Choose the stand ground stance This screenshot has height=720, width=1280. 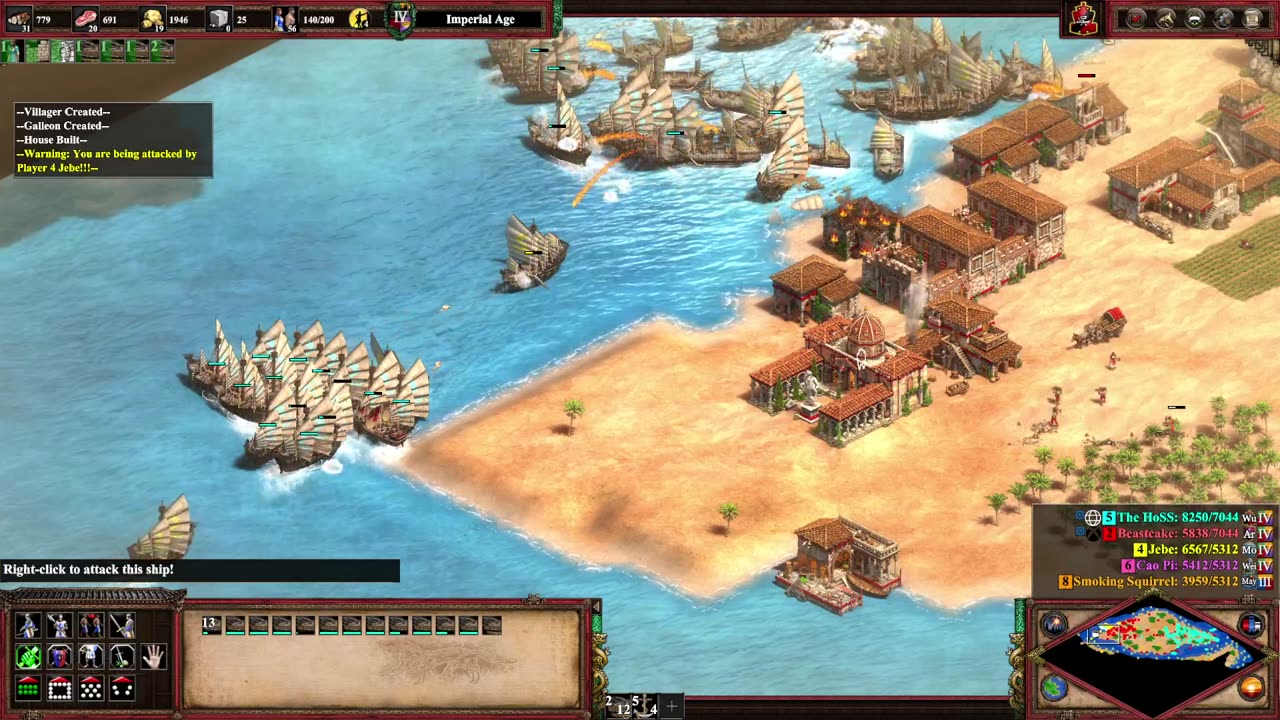click(x=91, y=626)
